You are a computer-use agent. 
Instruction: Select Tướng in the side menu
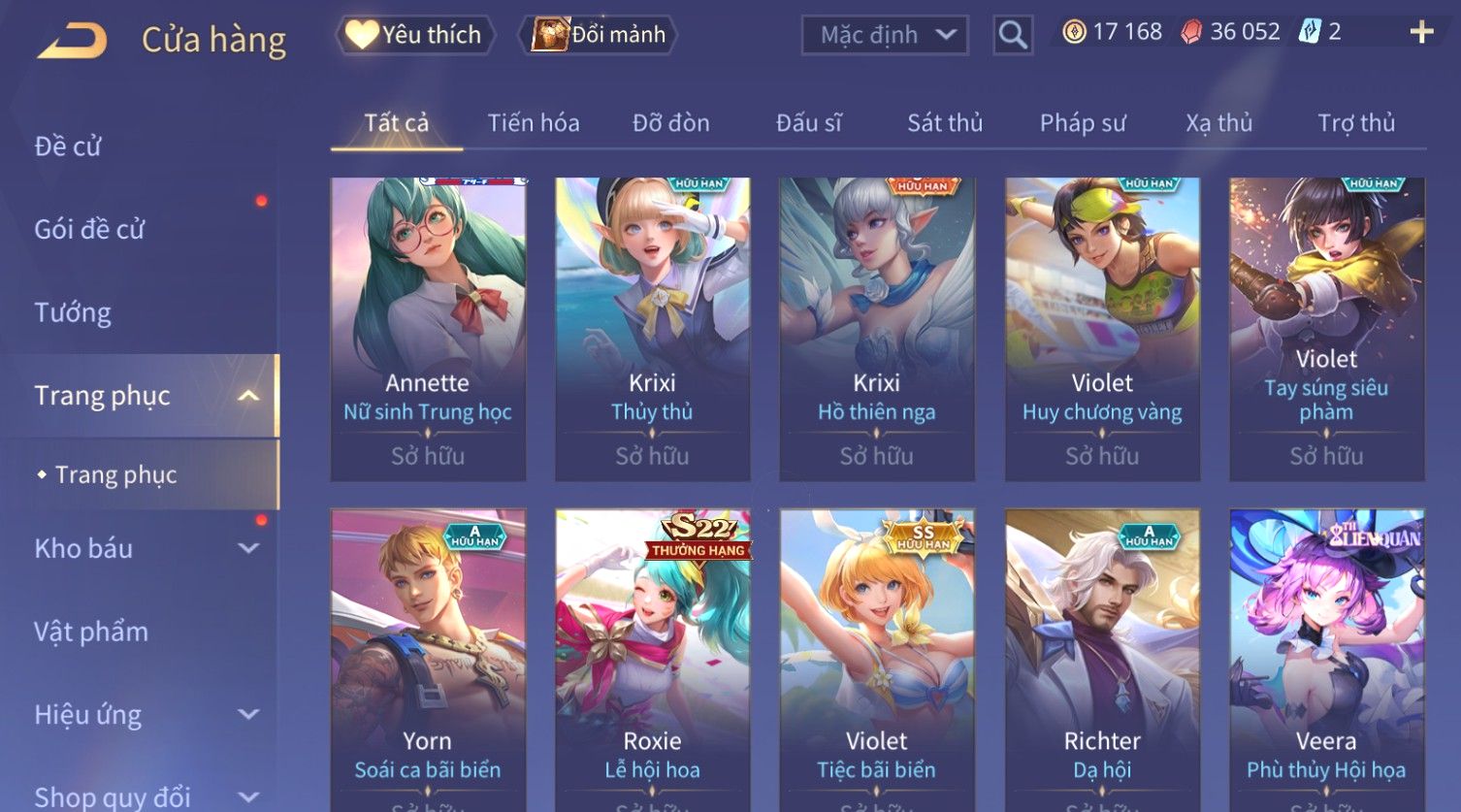73,312
